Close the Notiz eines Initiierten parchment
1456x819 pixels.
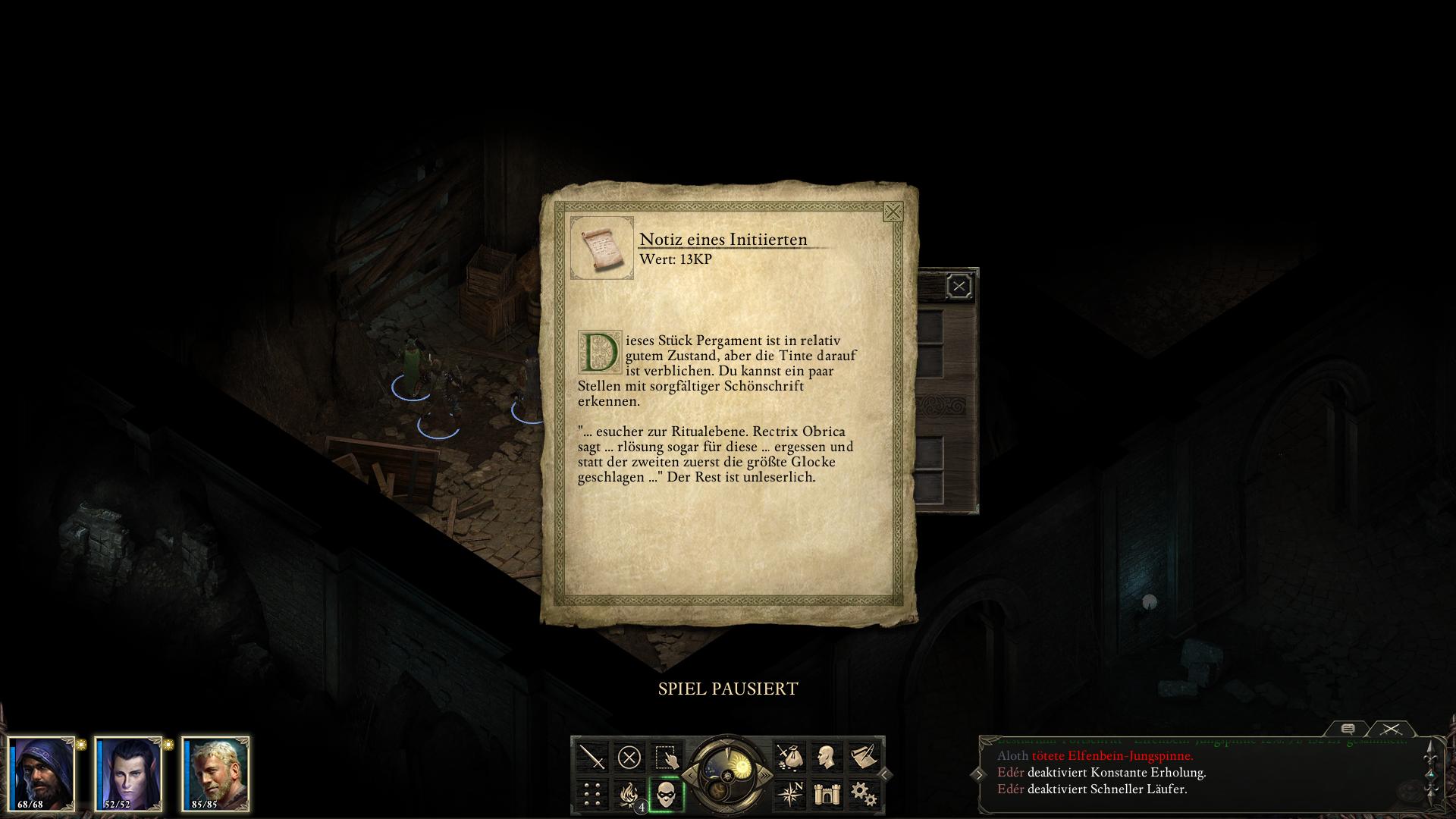click(x=893, y=212)
